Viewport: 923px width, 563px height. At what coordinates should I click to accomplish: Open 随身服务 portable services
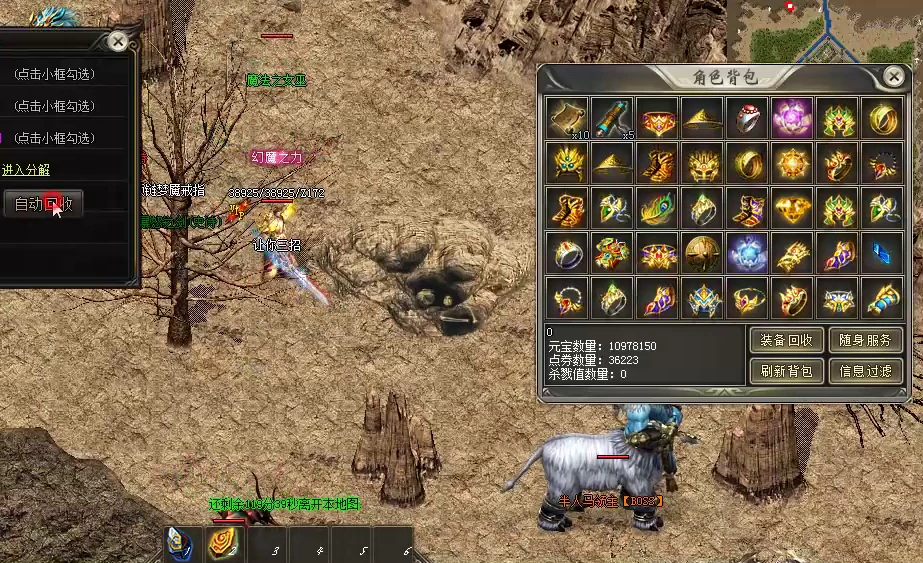(x=865, y=340)
